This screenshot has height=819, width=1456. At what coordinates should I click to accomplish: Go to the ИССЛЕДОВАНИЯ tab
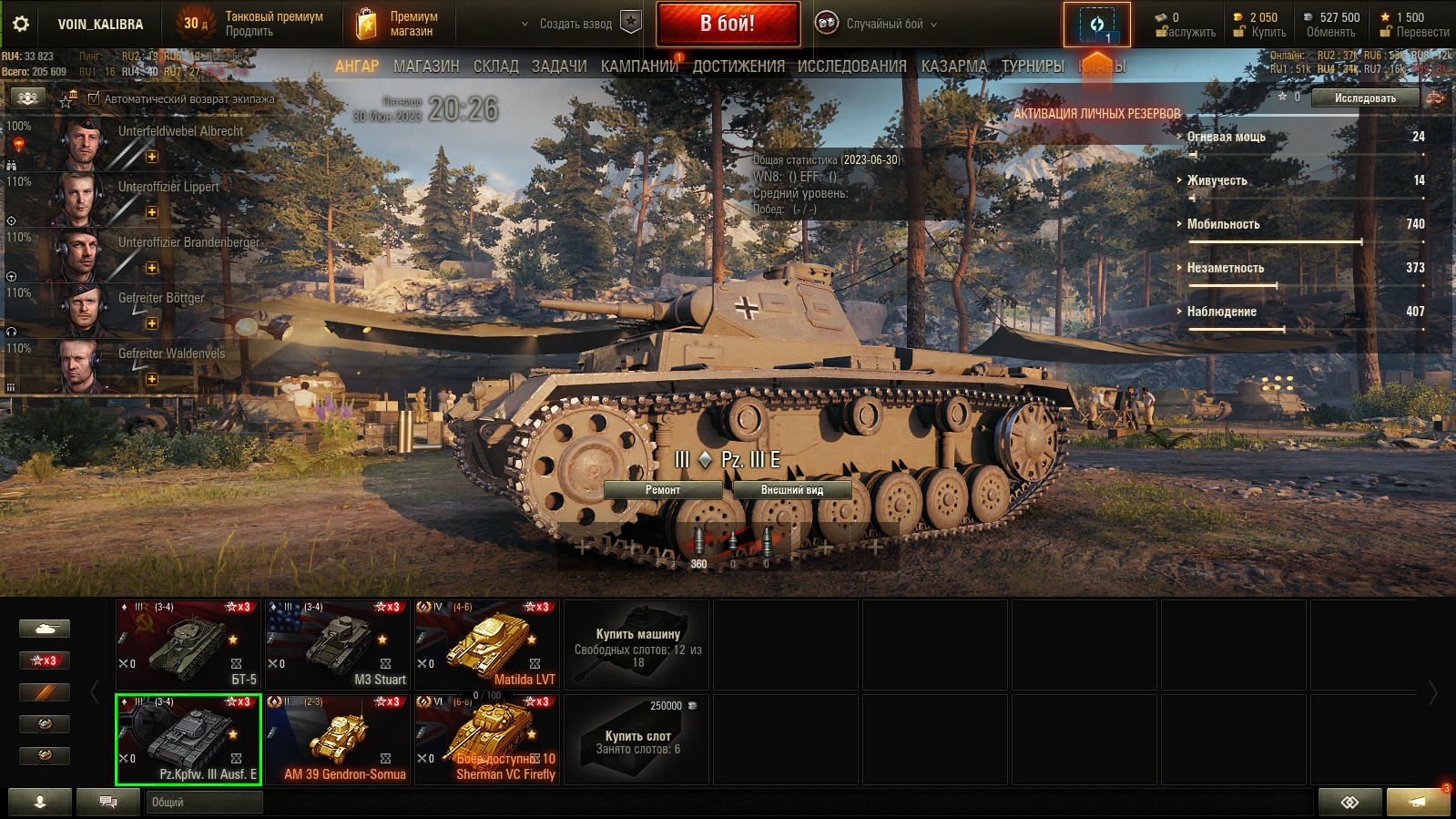pyautogui.click(x=851, y=67)
